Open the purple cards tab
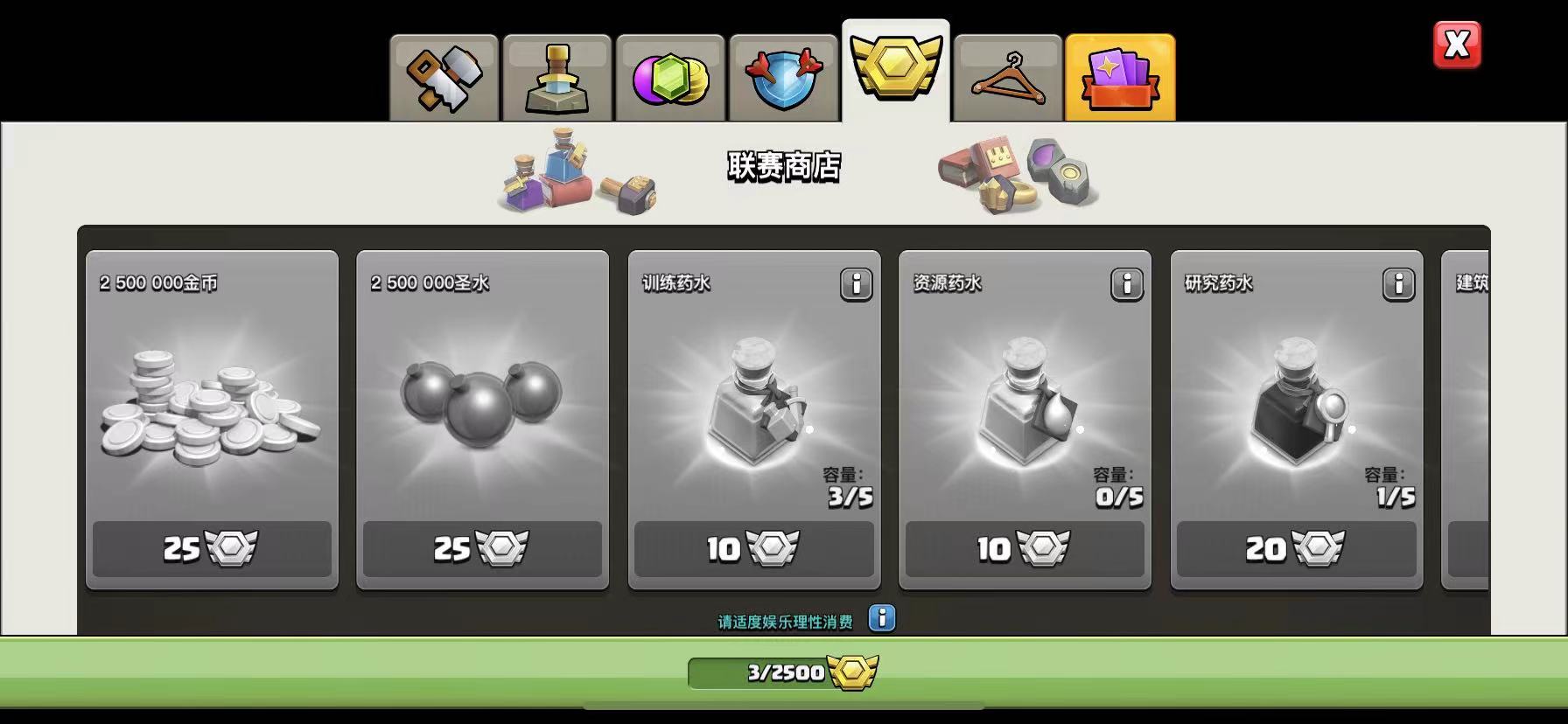Screen dimensions: 1568x724 pos(1120,79)
